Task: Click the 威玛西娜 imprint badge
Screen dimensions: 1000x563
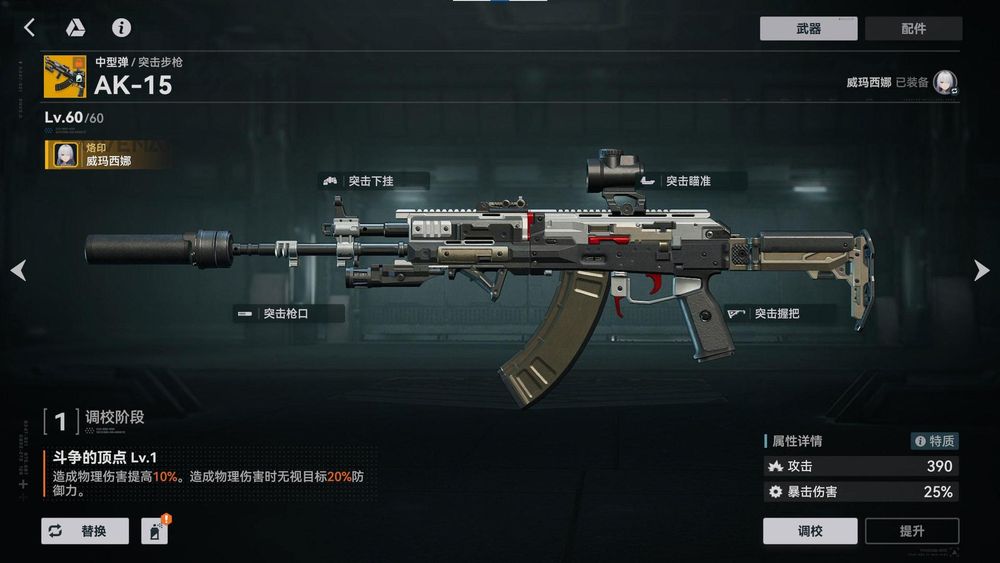Action: pos(105,154)
